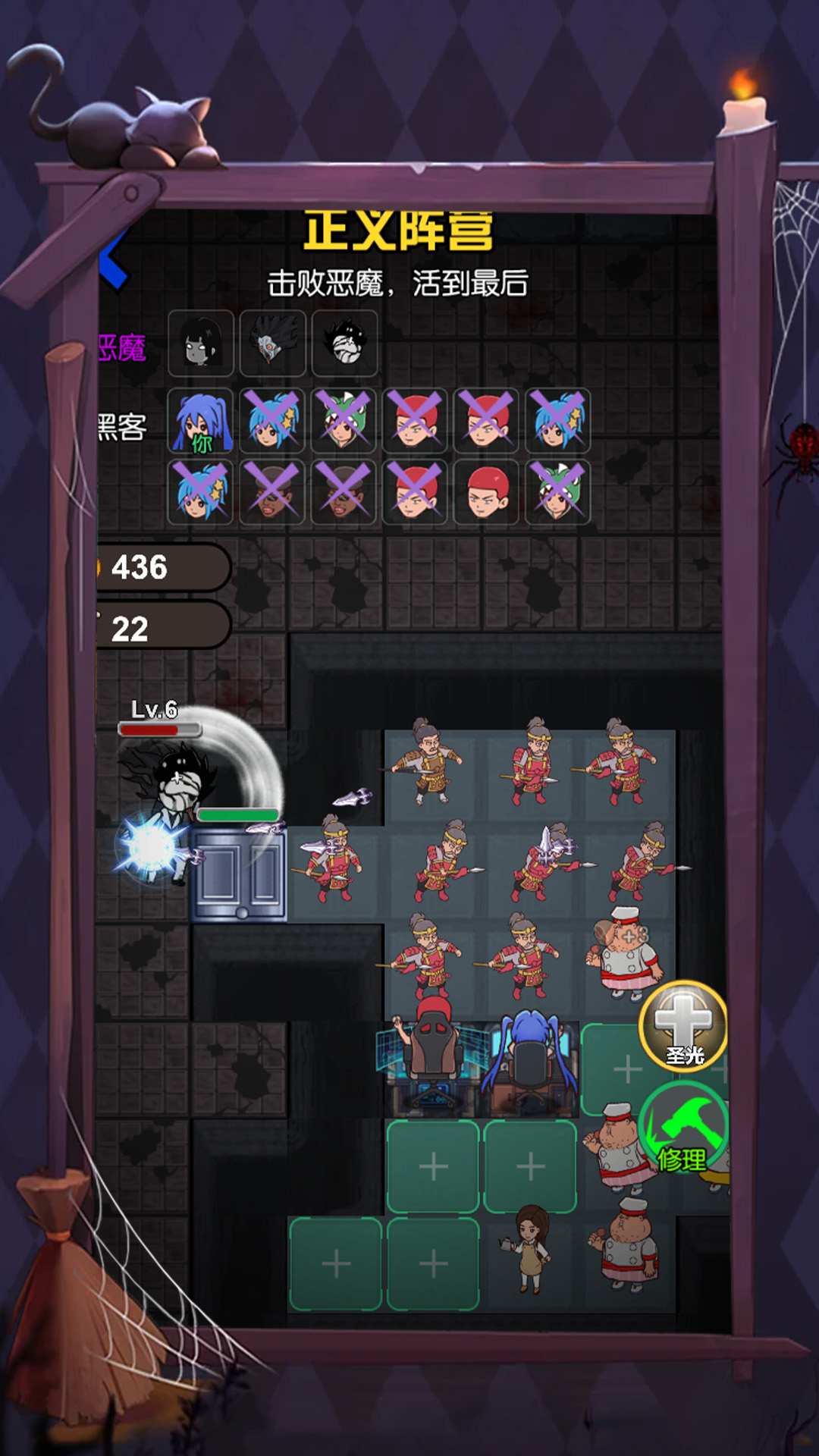819x1456 pixels.
Task: Activate the 圣光 holy light skill
Action: (683, 1026)
